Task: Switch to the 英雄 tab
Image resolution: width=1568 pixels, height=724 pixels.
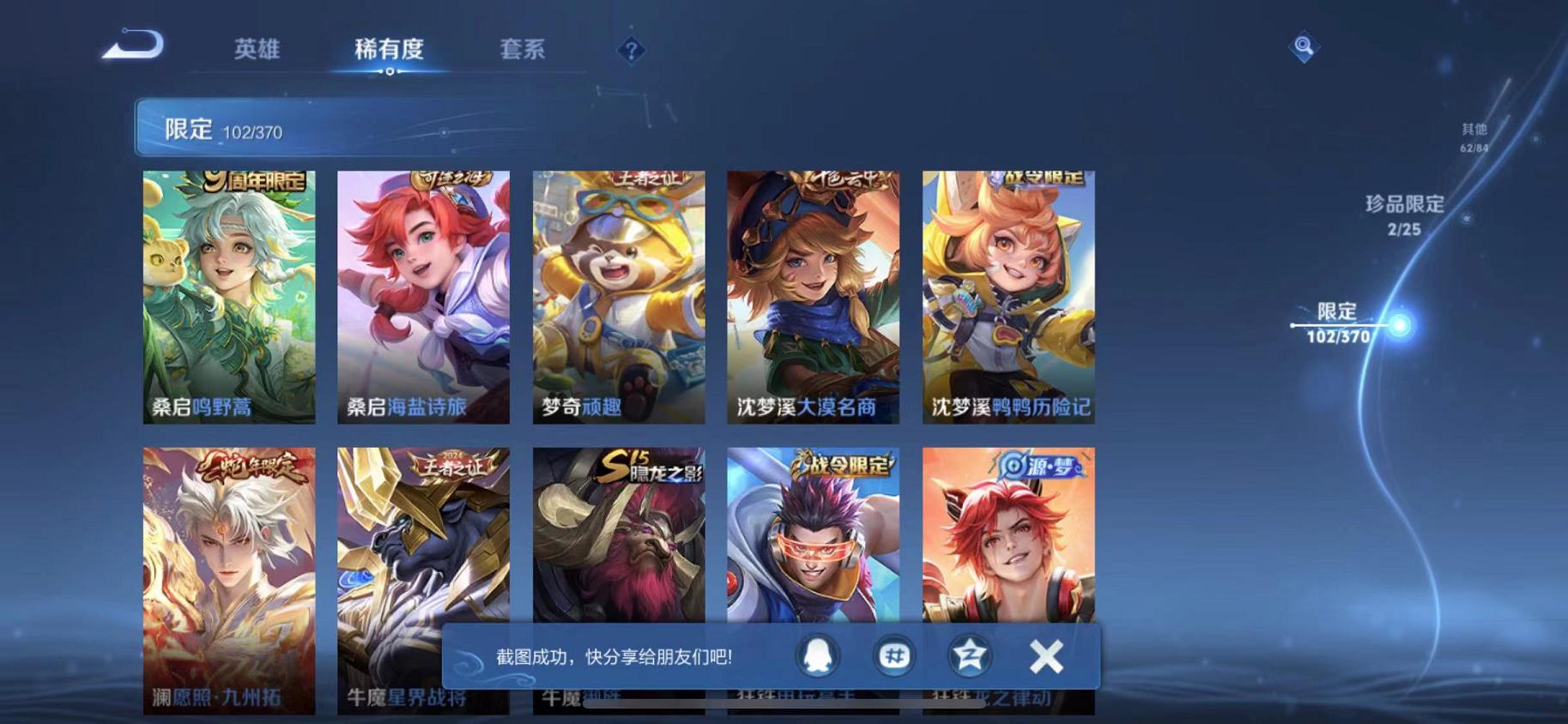Action: pyautogui.click(x=257, y=50)
